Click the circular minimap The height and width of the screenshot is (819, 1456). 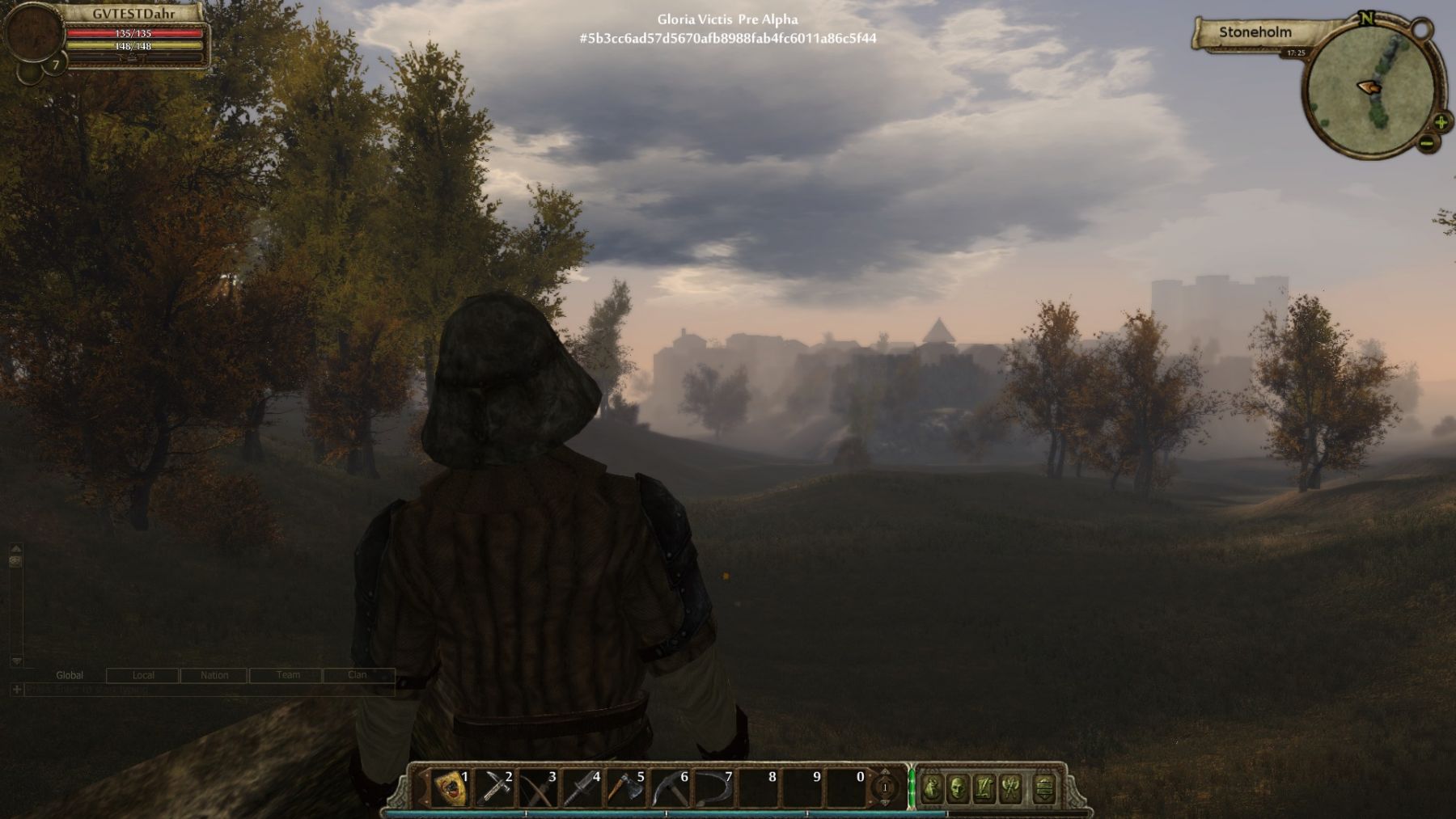1369,87
